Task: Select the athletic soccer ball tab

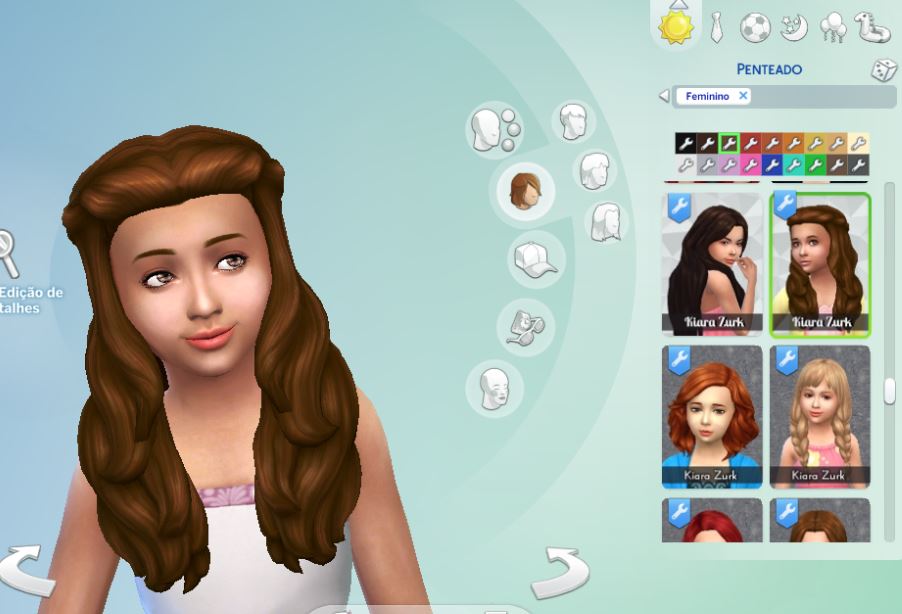Action: [x=754, y=27]
